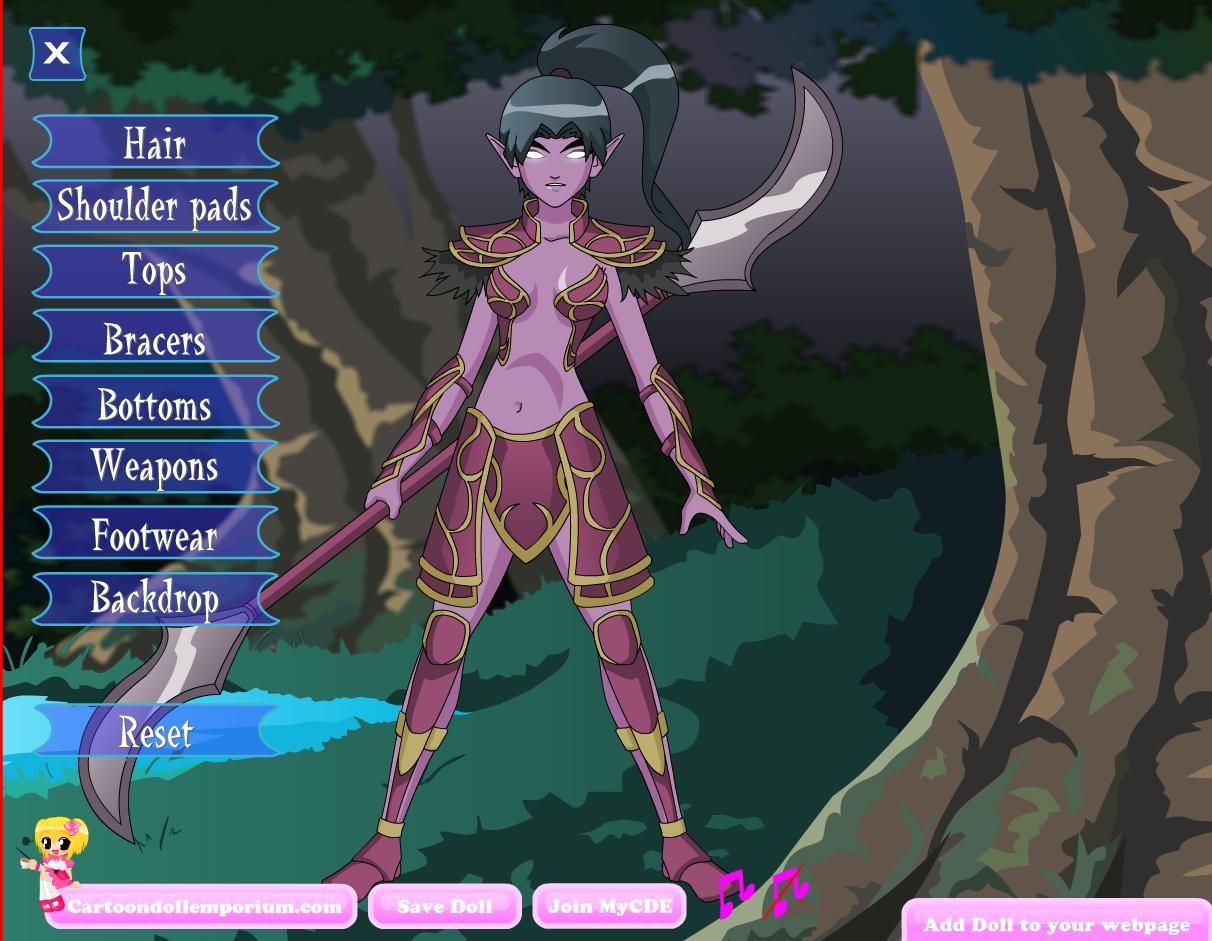Choose the Tops category

[155, 271]
